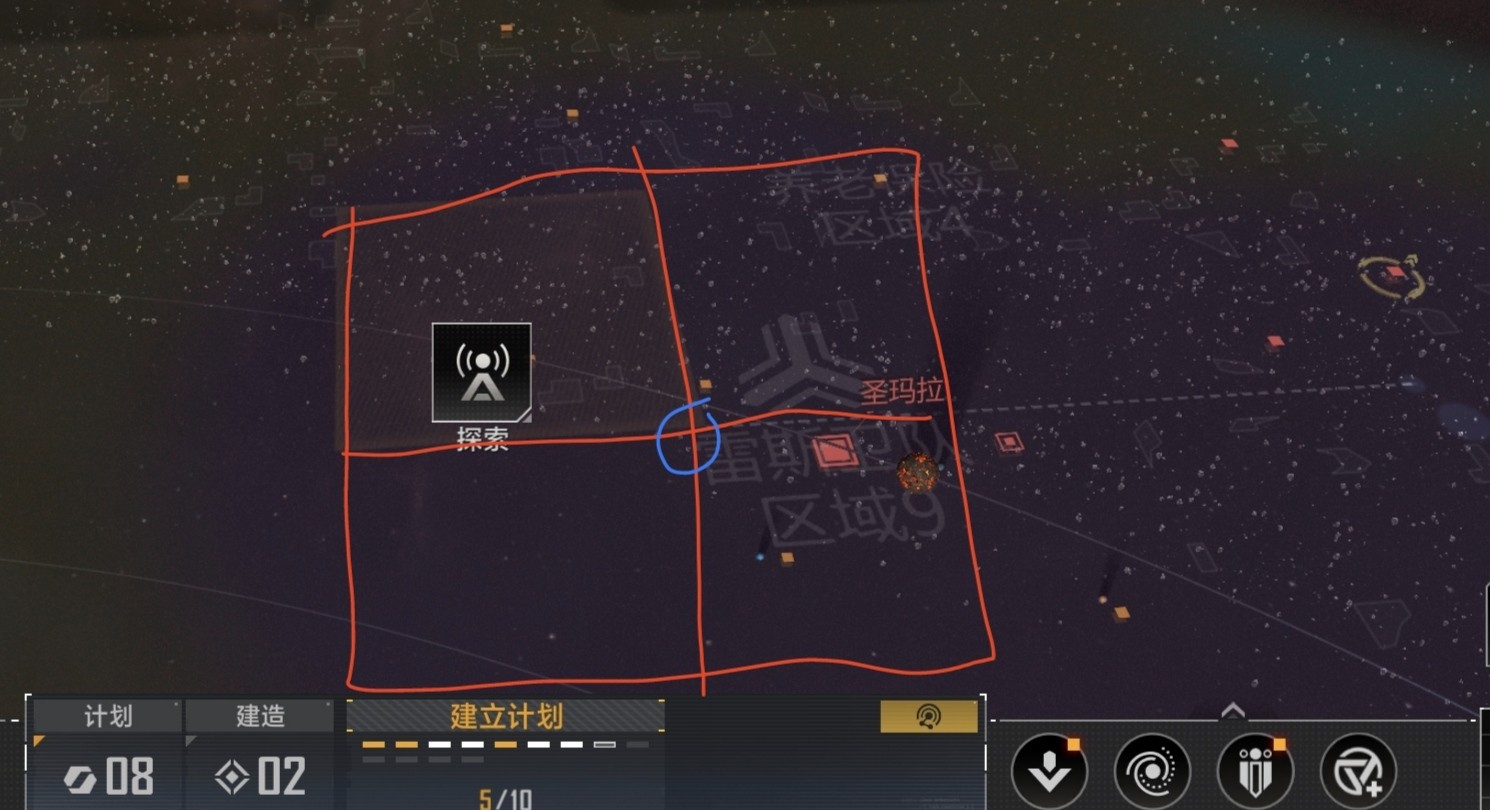Activate the downward arrow round icon
The width and height of the screenshot is (1490, 810).
tap(1049, 771)
